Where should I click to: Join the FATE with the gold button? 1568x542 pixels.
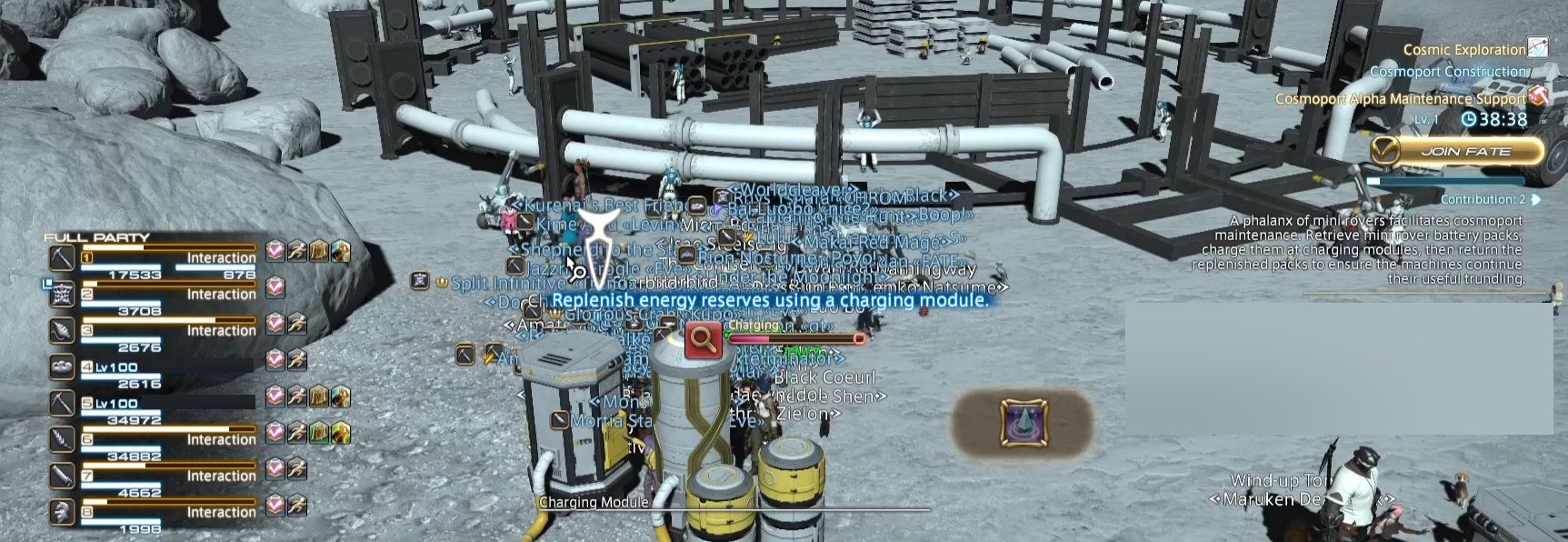coord(1458,151)
